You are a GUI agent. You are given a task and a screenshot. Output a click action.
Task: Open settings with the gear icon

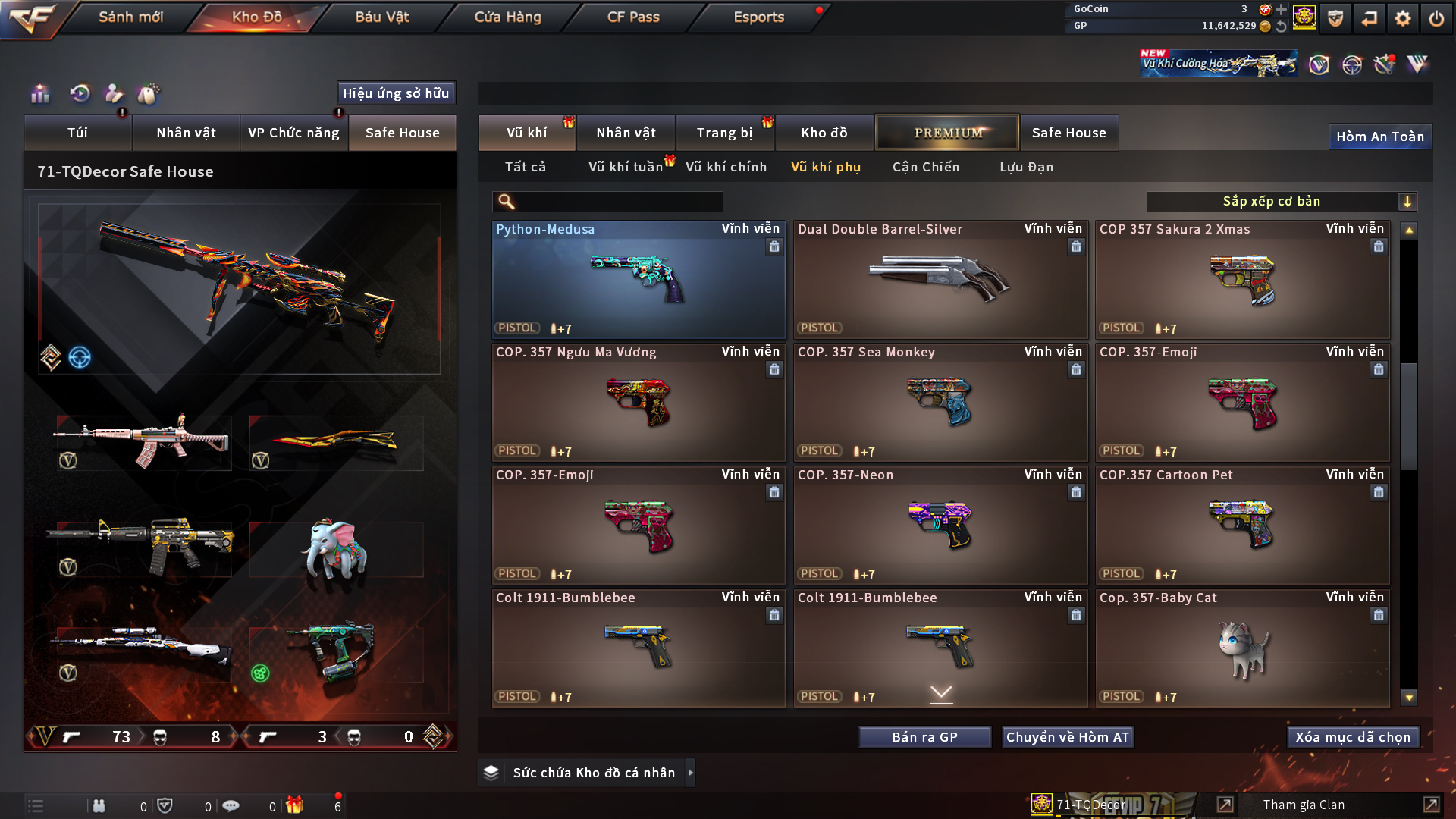click(x=1402, y=18)
